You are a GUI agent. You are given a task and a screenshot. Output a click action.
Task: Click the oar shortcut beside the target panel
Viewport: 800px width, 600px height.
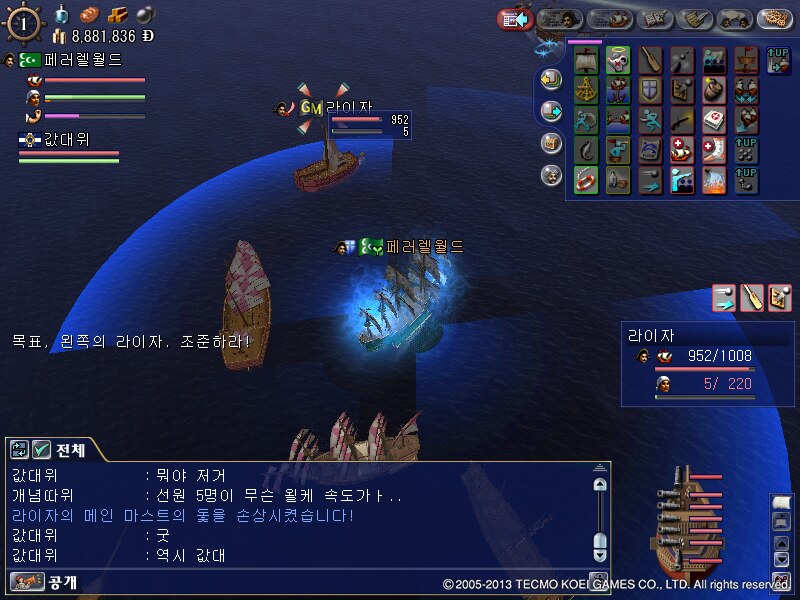(752, 297)
